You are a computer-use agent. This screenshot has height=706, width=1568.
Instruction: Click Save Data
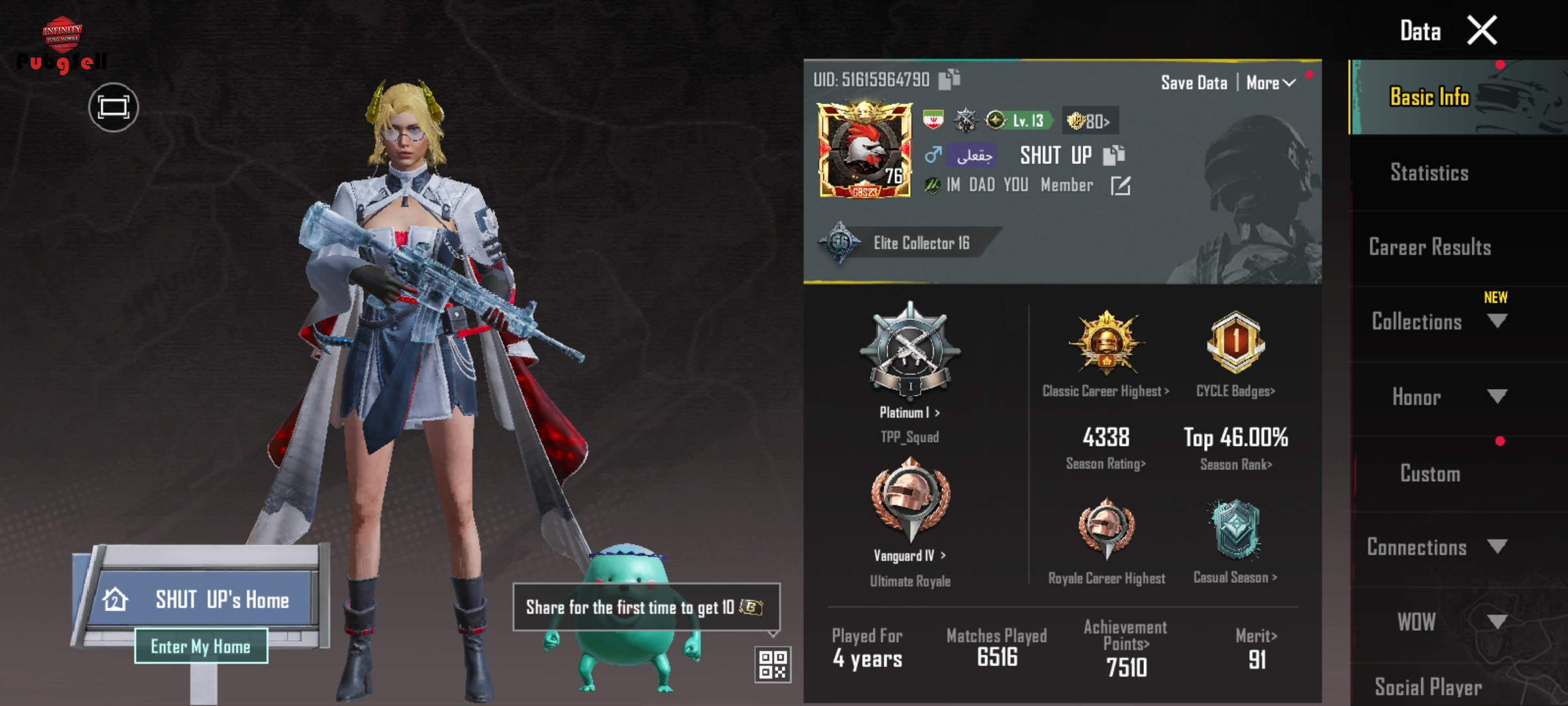(1194, 83)
